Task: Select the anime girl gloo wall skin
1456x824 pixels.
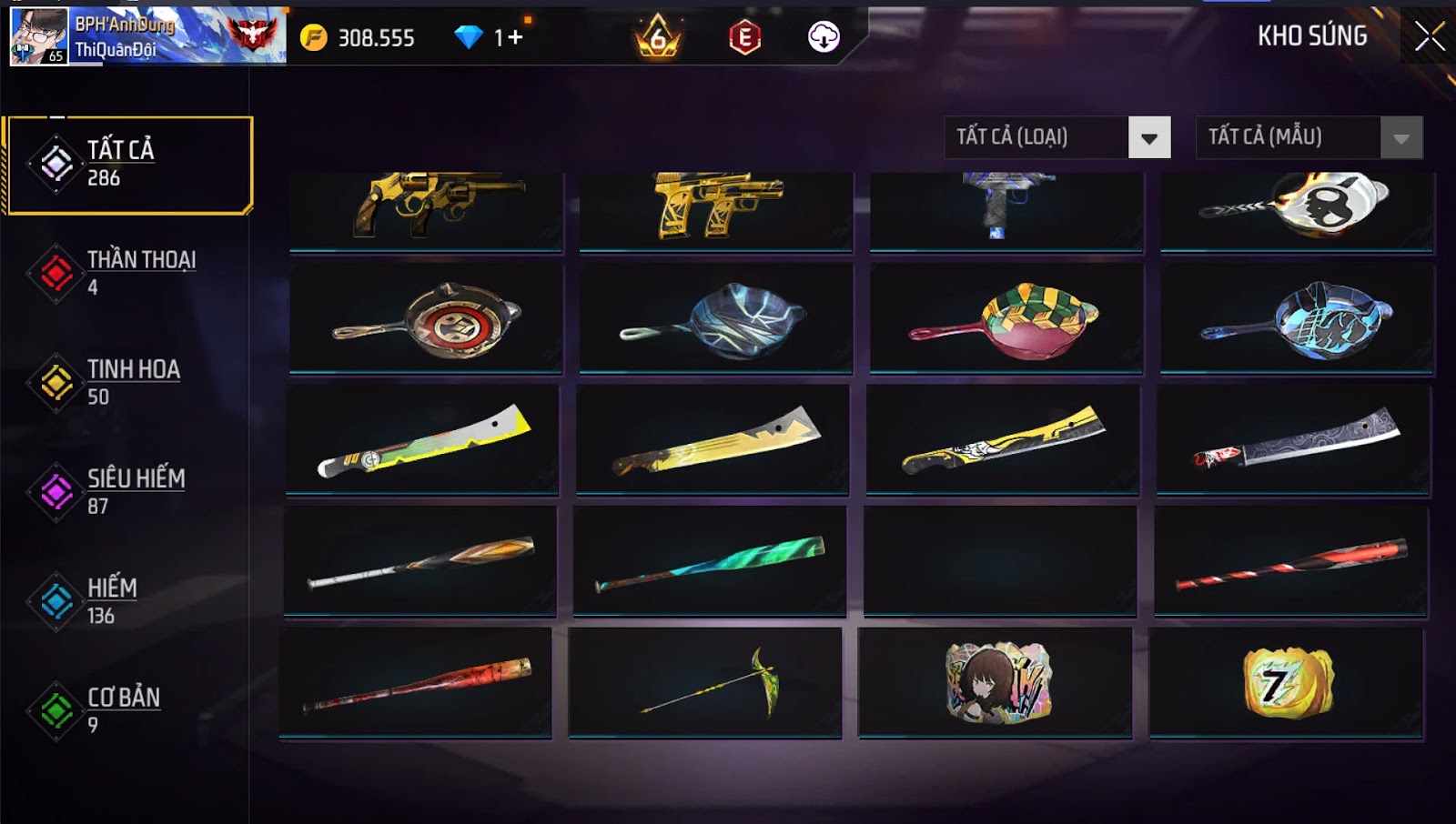Action: (x=996, y=682)
